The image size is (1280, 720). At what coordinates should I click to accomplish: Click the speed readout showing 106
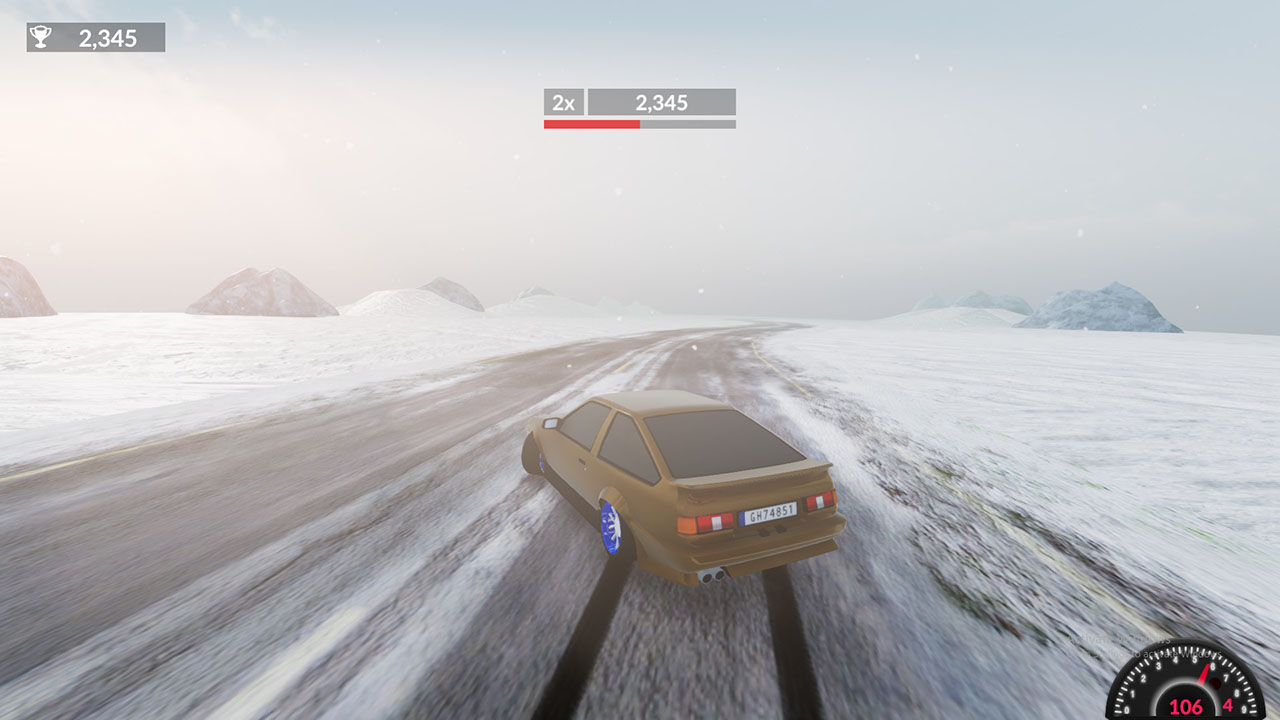point(1185,707)
